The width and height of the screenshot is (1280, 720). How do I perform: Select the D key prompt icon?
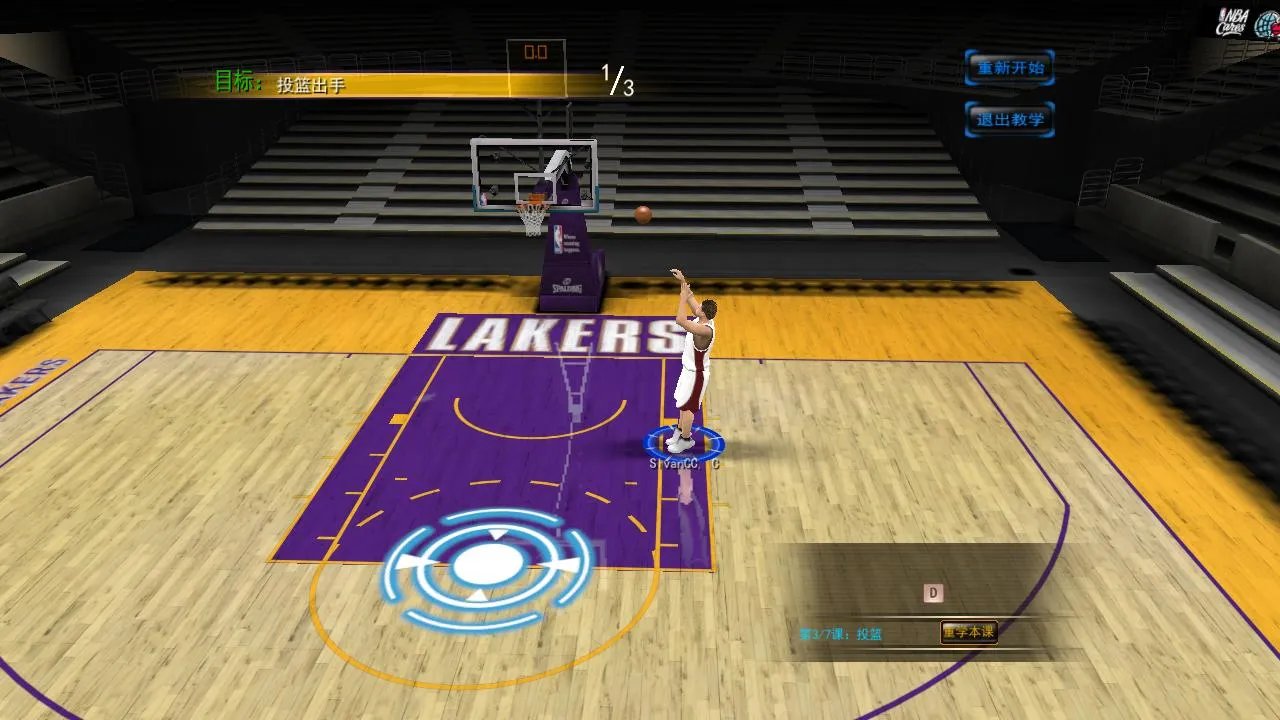click(931, 591)
